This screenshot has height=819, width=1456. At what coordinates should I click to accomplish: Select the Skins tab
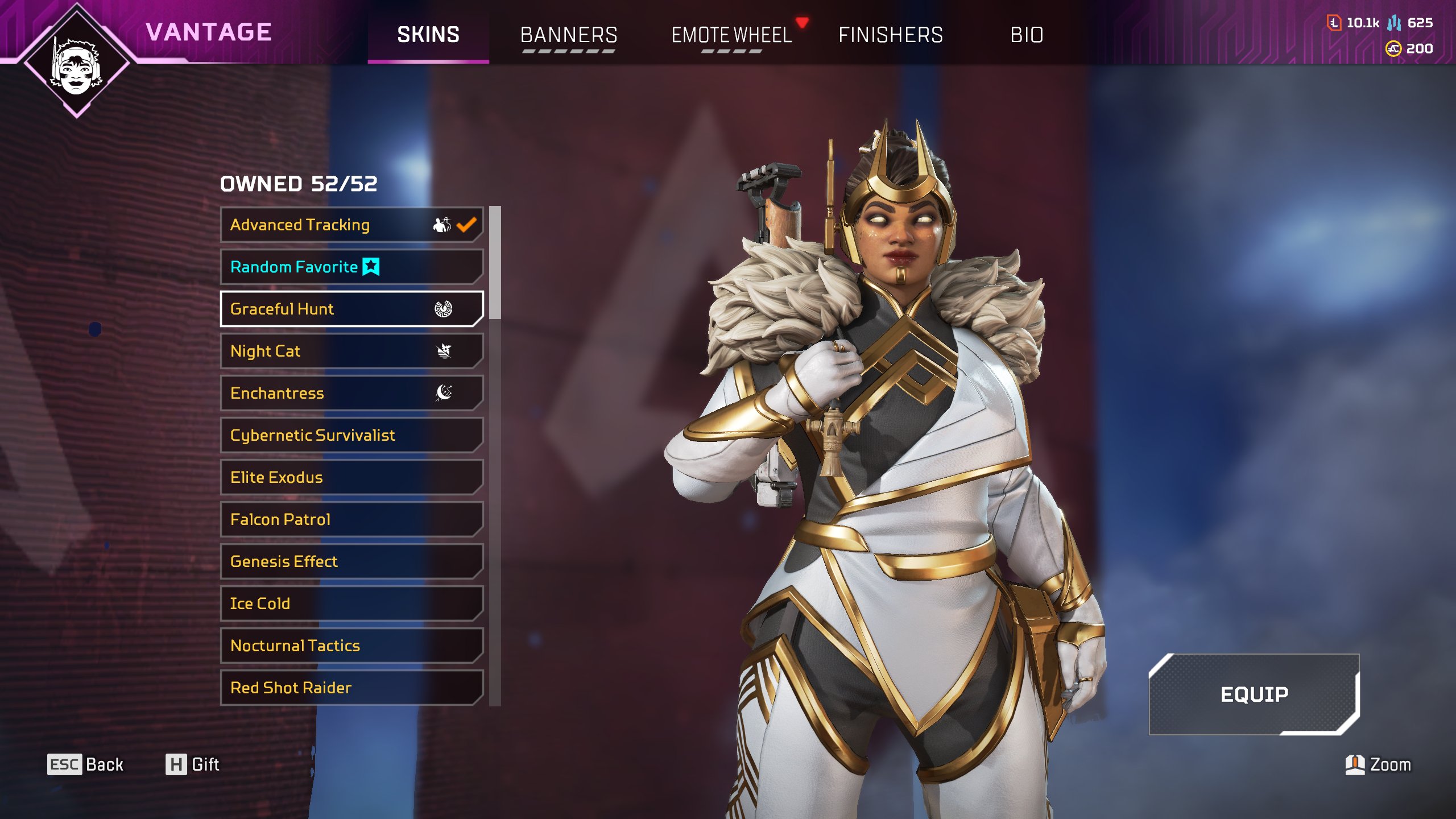click(x=428, y=35)
